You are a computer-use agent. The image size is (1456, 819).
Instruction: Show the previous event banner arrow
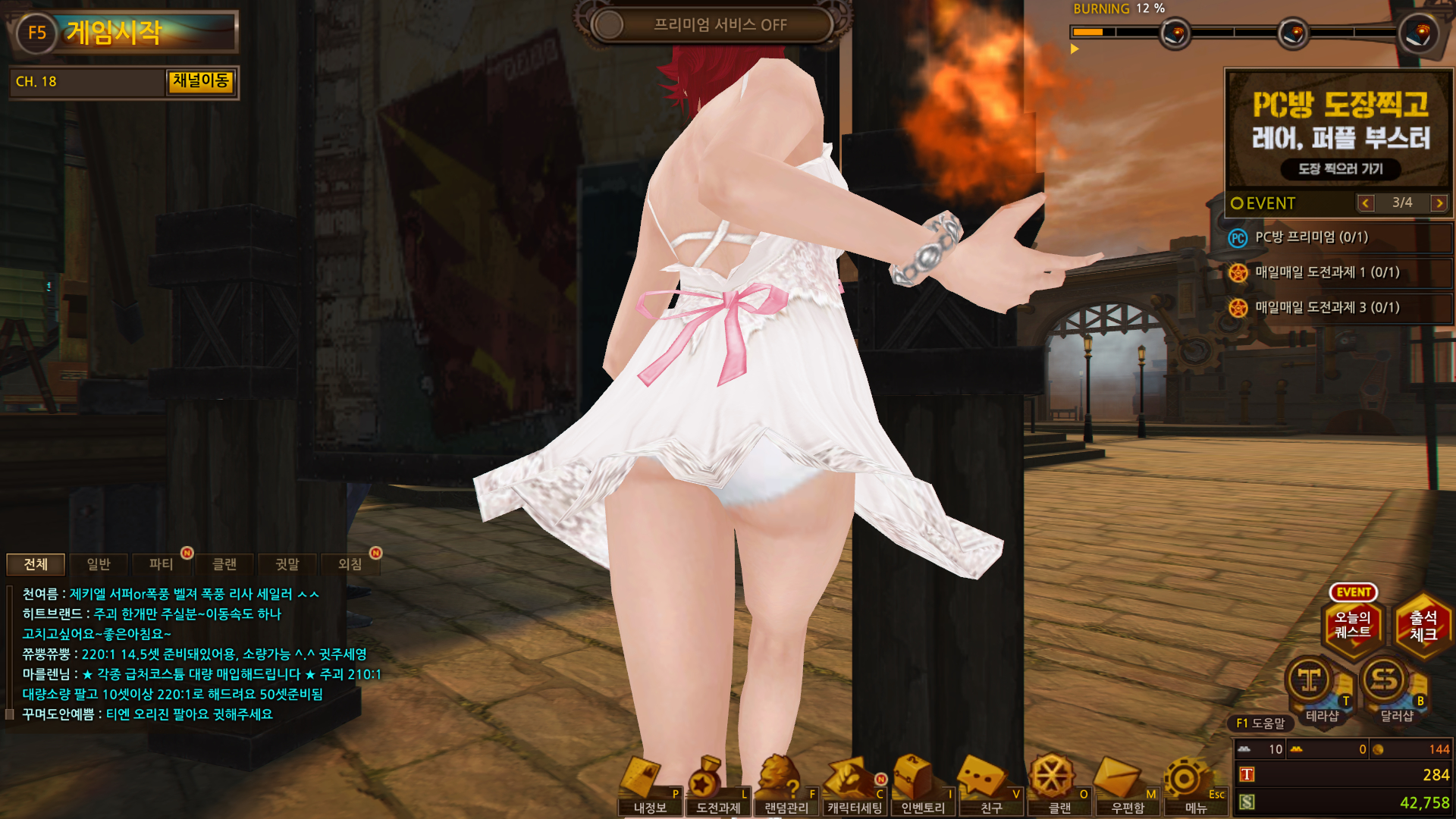pyautogui.click(x=1366, y=203)
